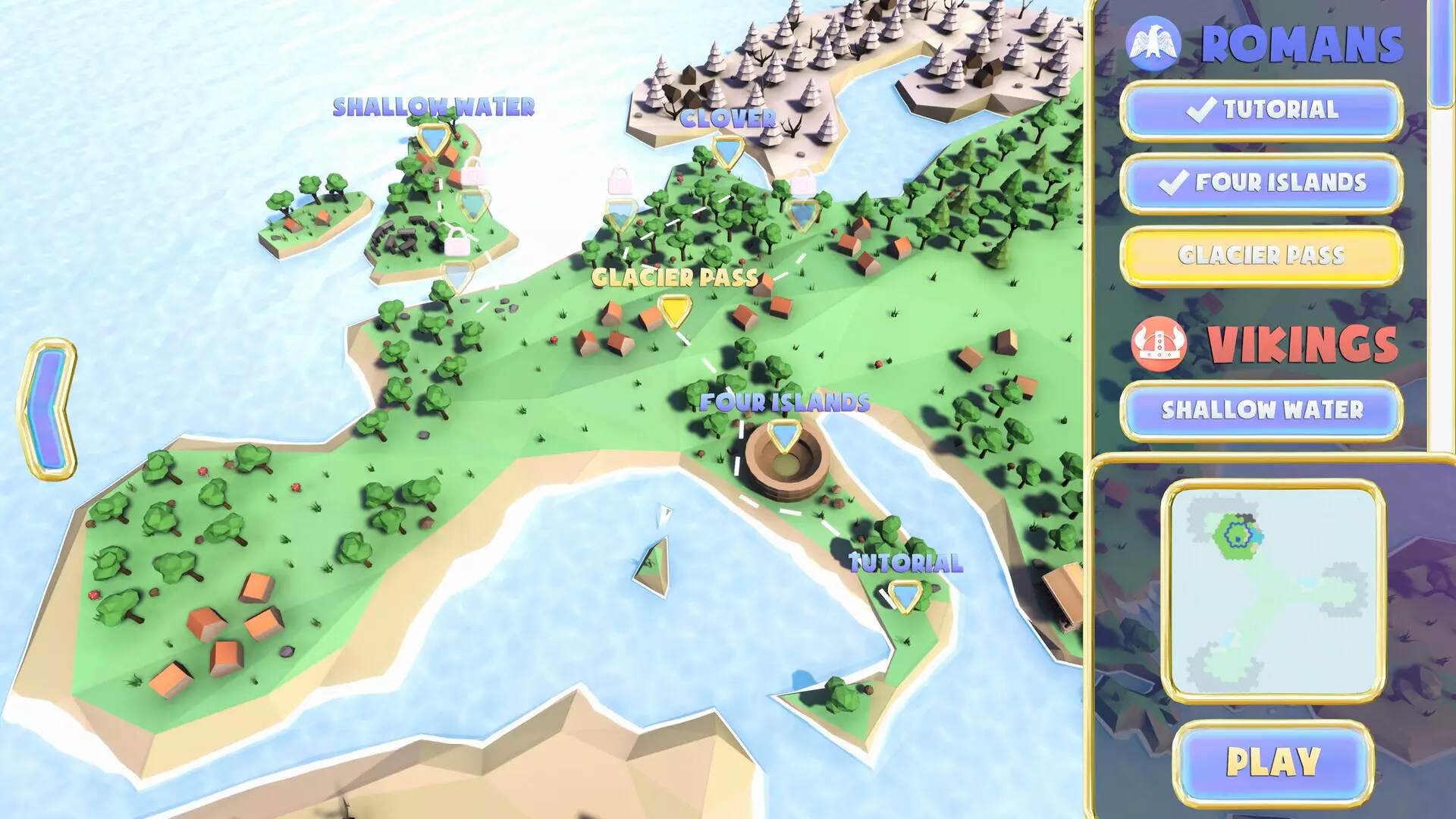Click the Four Islands marker at the colosseum
Viewport: 1456px width, 819px height.
(x=785, y=434)
